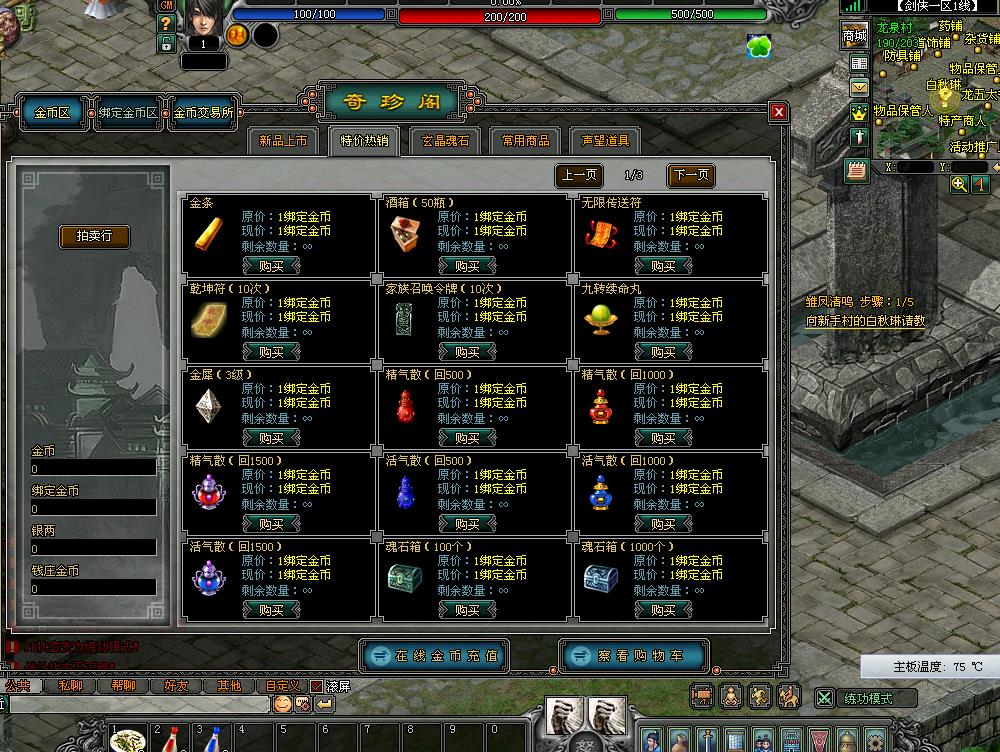Purchase the 无限传送符 item
1000x752 pixels.
coord(663,266)
